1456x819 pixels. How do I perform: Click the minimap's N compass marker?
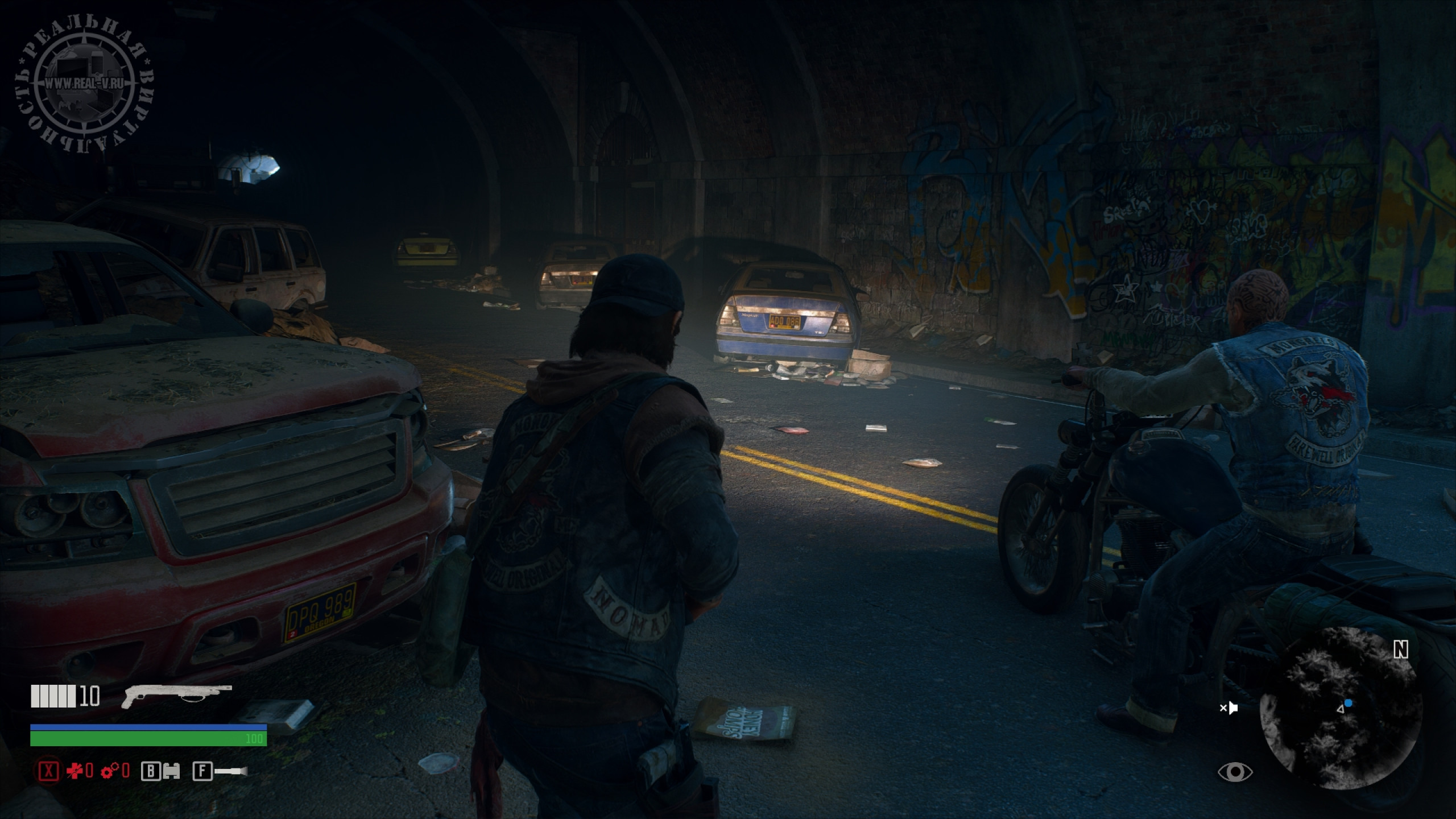1401,650
